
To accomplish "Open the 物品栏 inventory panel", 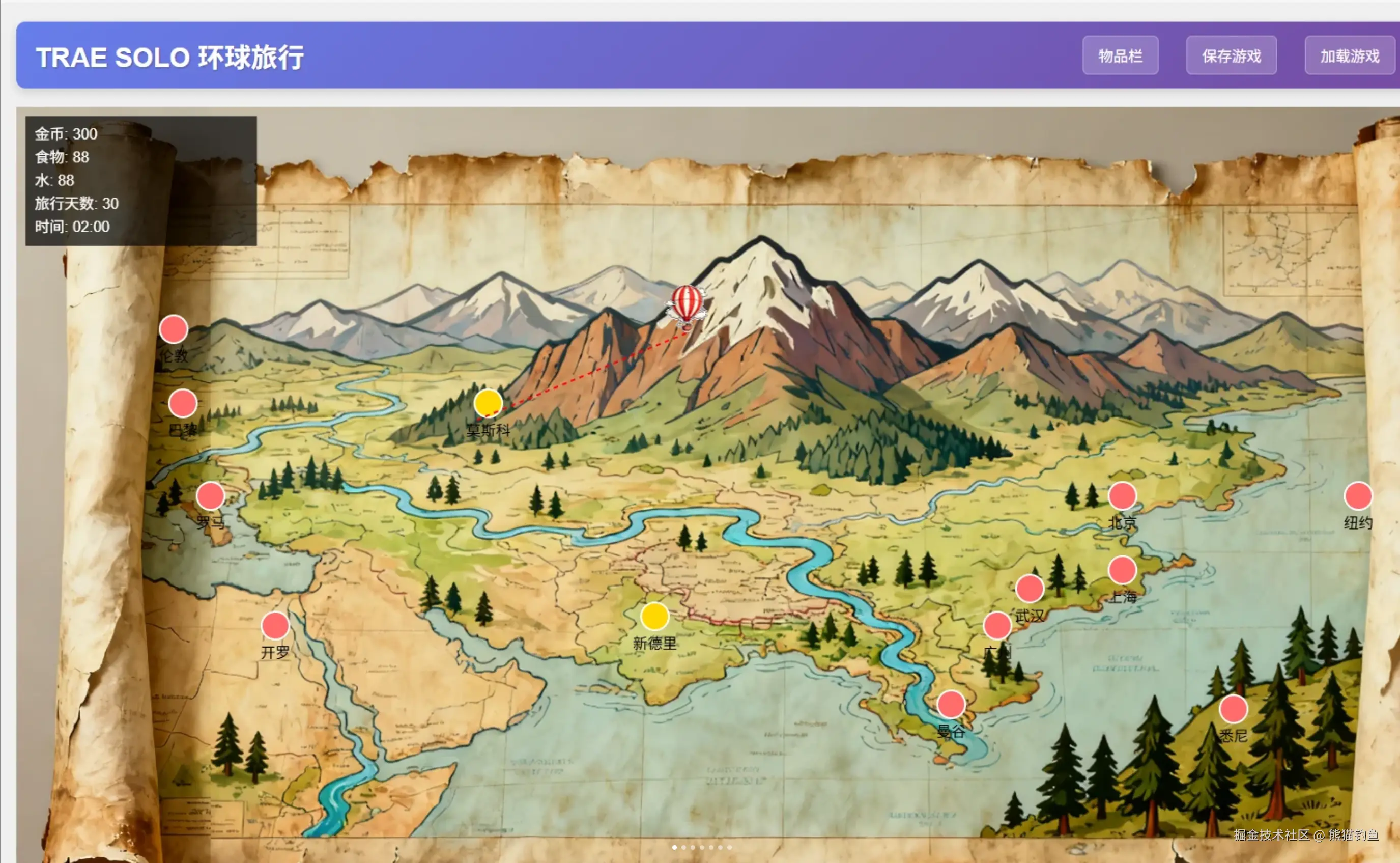I will click(x=1120, y=55).
